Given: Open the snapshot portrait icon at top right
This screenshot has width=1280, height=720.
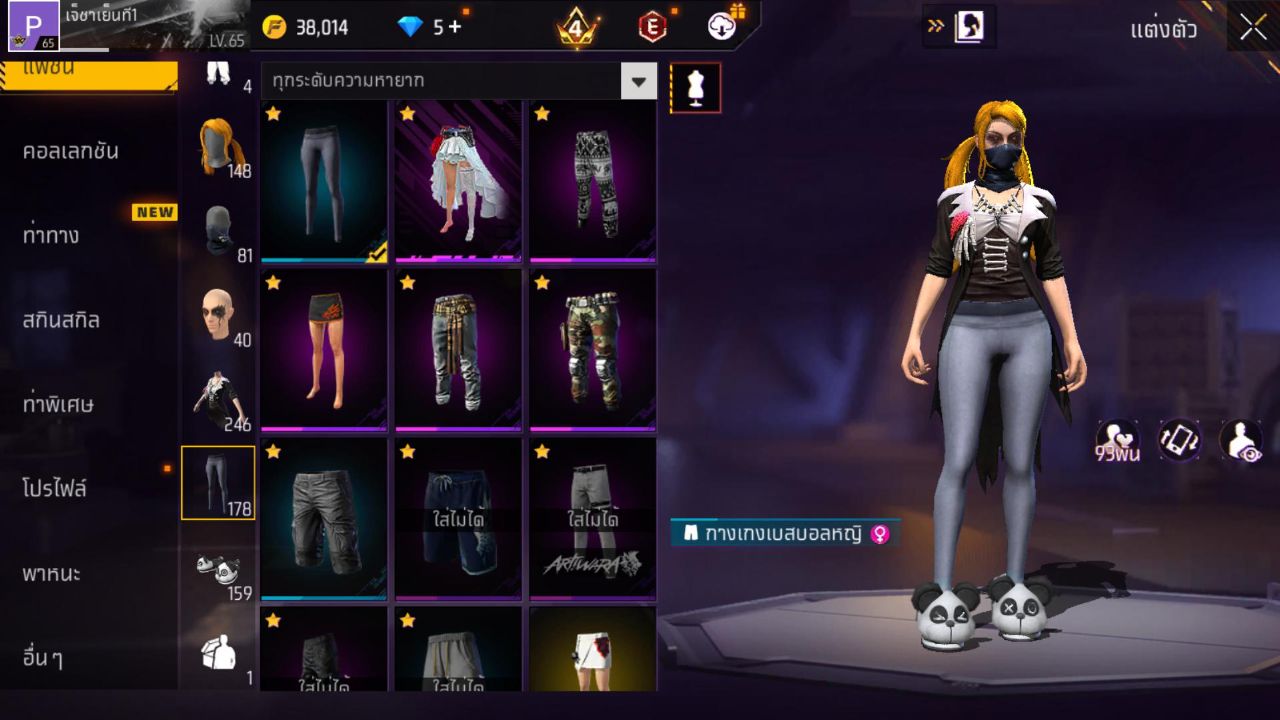Looking at the screenshot, I should click(x=965, y=27).
